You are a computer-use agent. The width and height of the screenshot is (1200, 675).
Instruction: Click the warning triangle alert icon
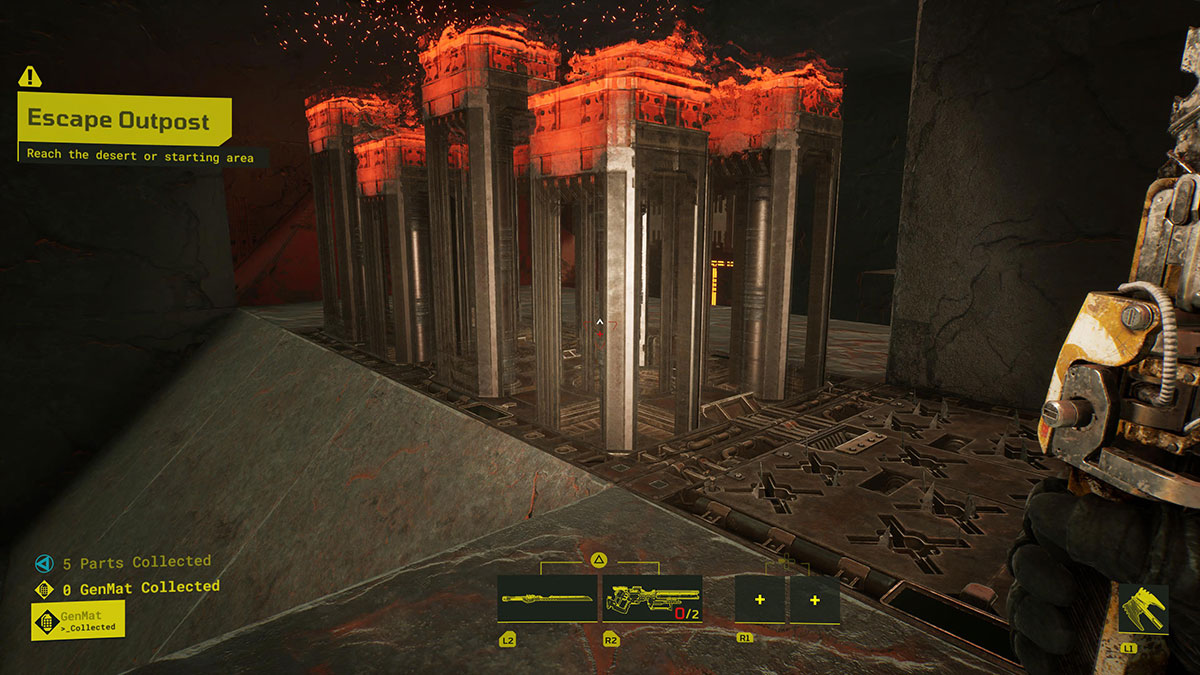[x=30, y=76]
